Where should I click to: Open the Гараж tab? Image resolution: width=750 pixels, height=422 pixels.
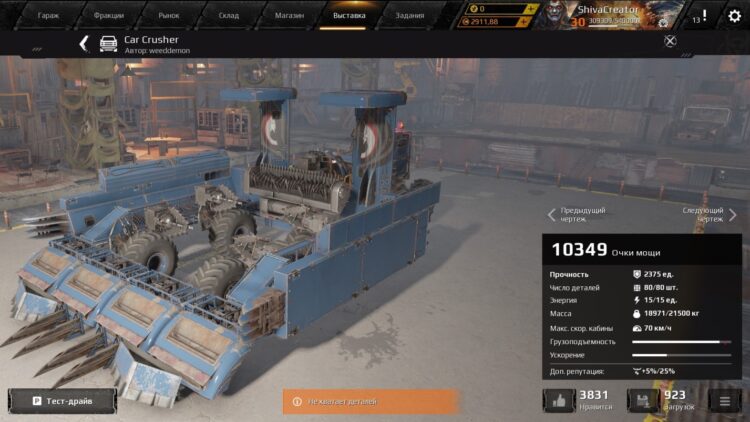tap(48, 15)
